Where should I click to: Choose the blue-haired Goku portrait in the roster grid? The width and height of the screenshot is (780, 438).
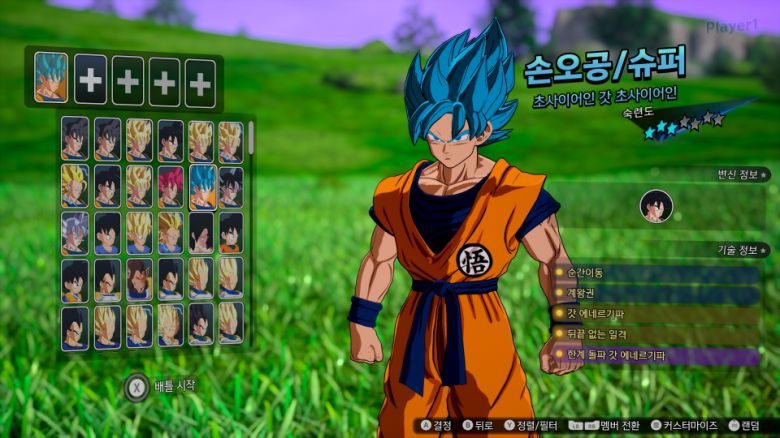201,186
